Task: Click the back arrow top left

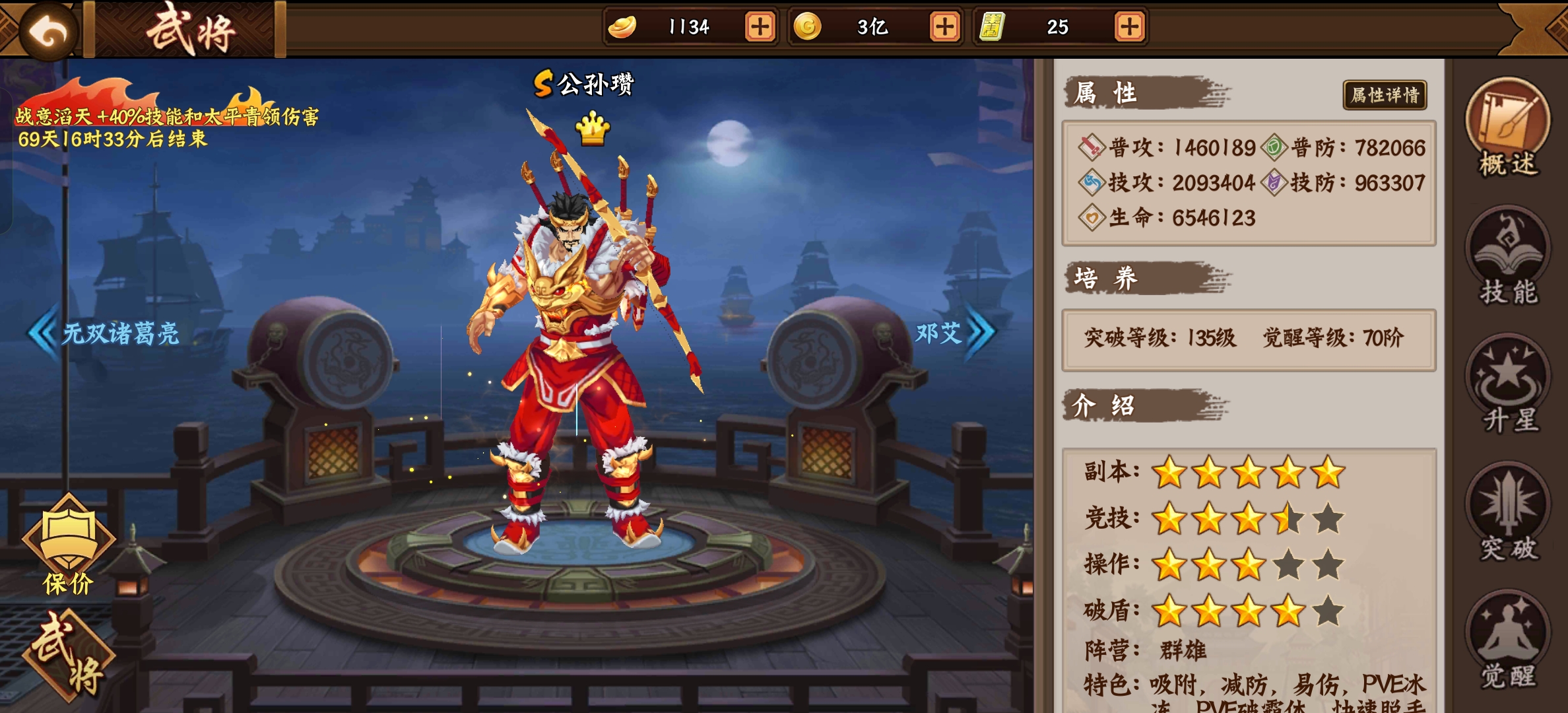Action: (49, 30)
